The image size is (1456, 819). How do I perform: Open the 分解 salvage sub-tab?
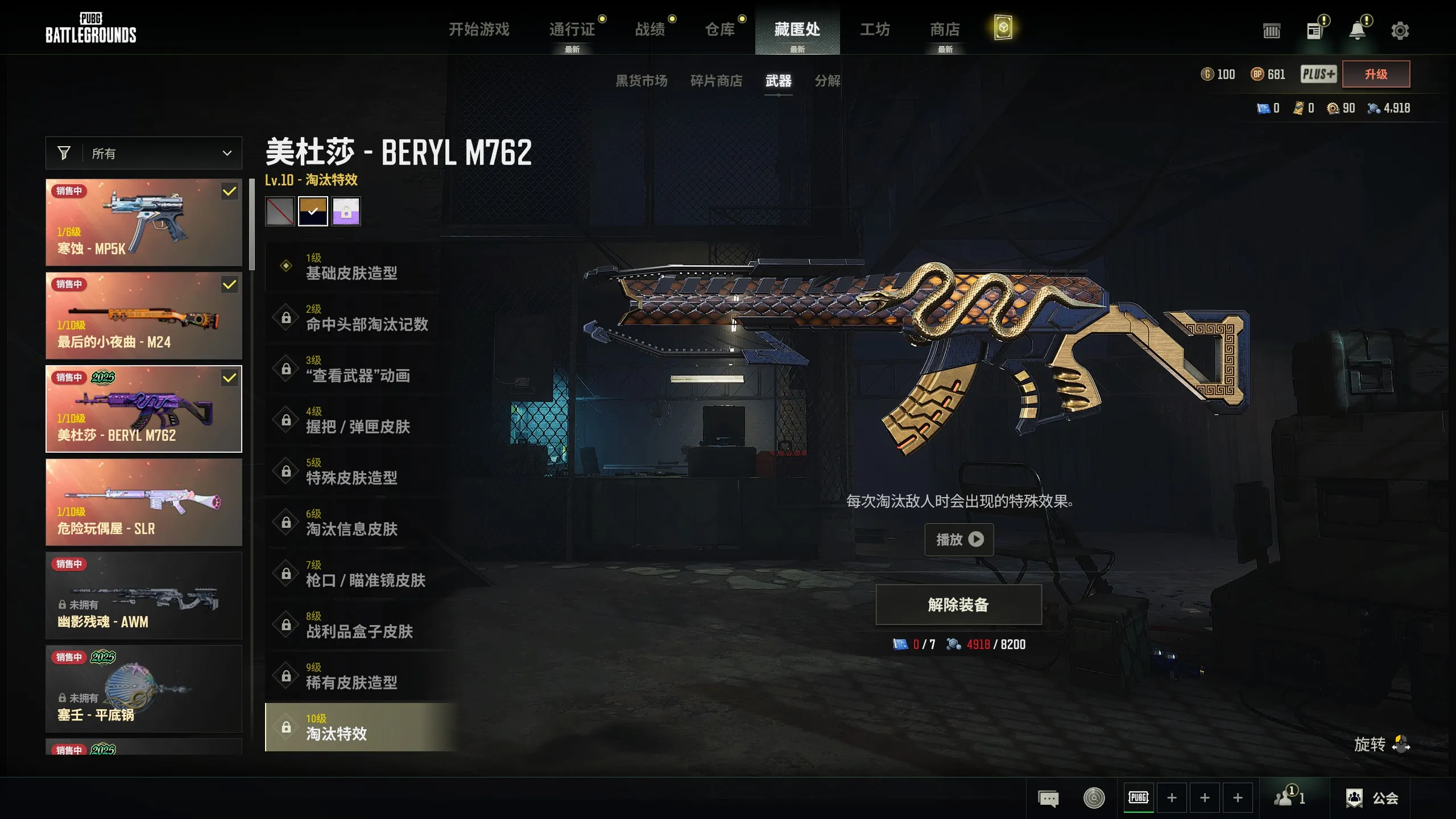pos(828,81)
